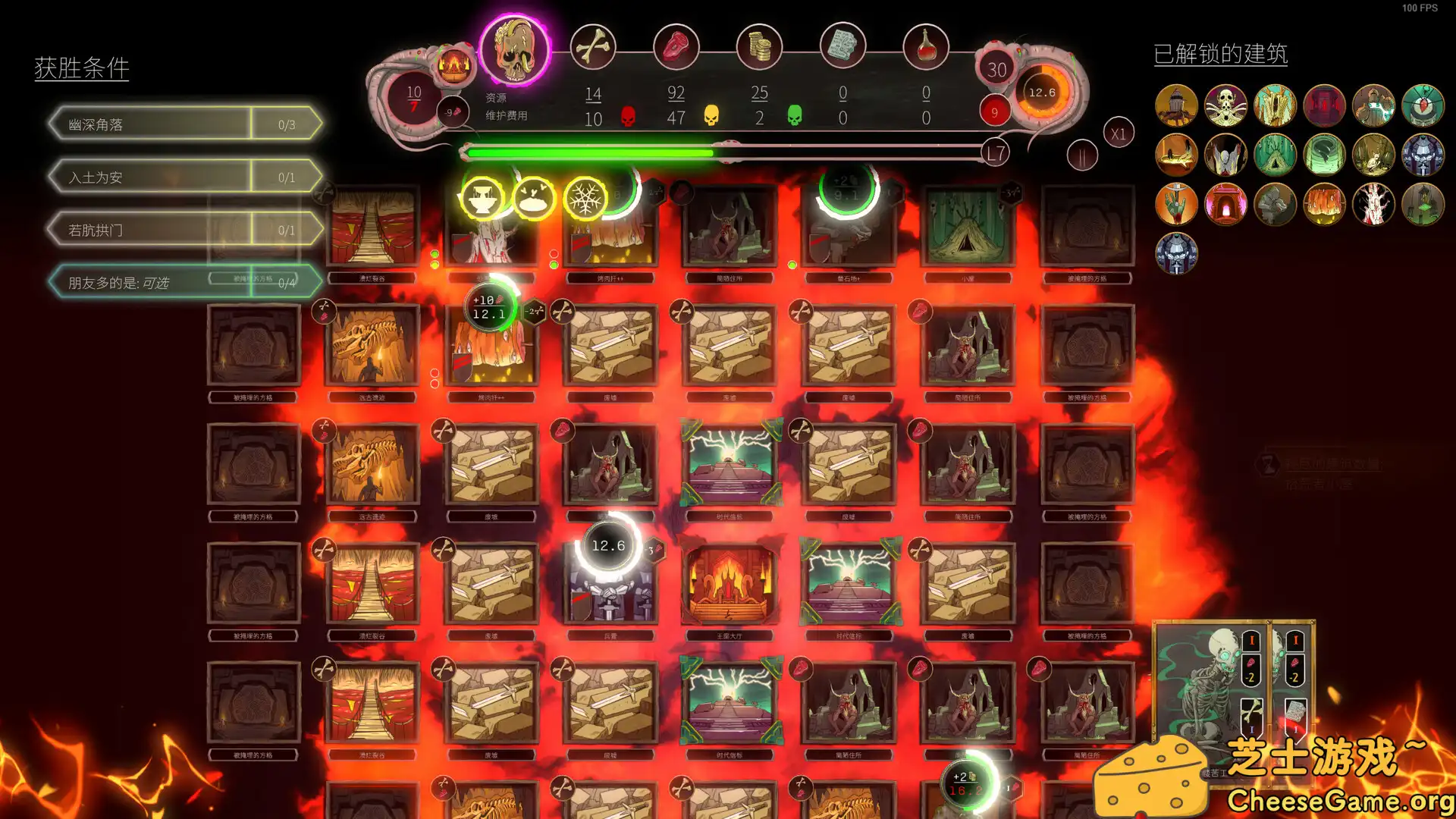Toggle the snowflake buff above the tree unit

coord(584,199)
